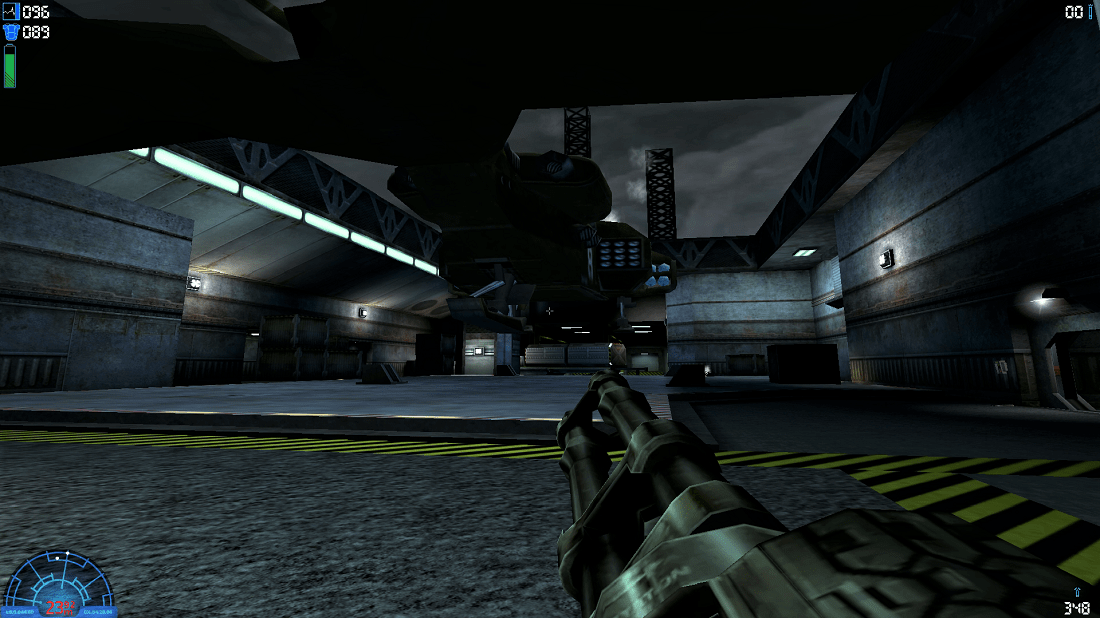Select the health monitor icon
Viewport: 1100px width, 618px height.
click(11, 12)
